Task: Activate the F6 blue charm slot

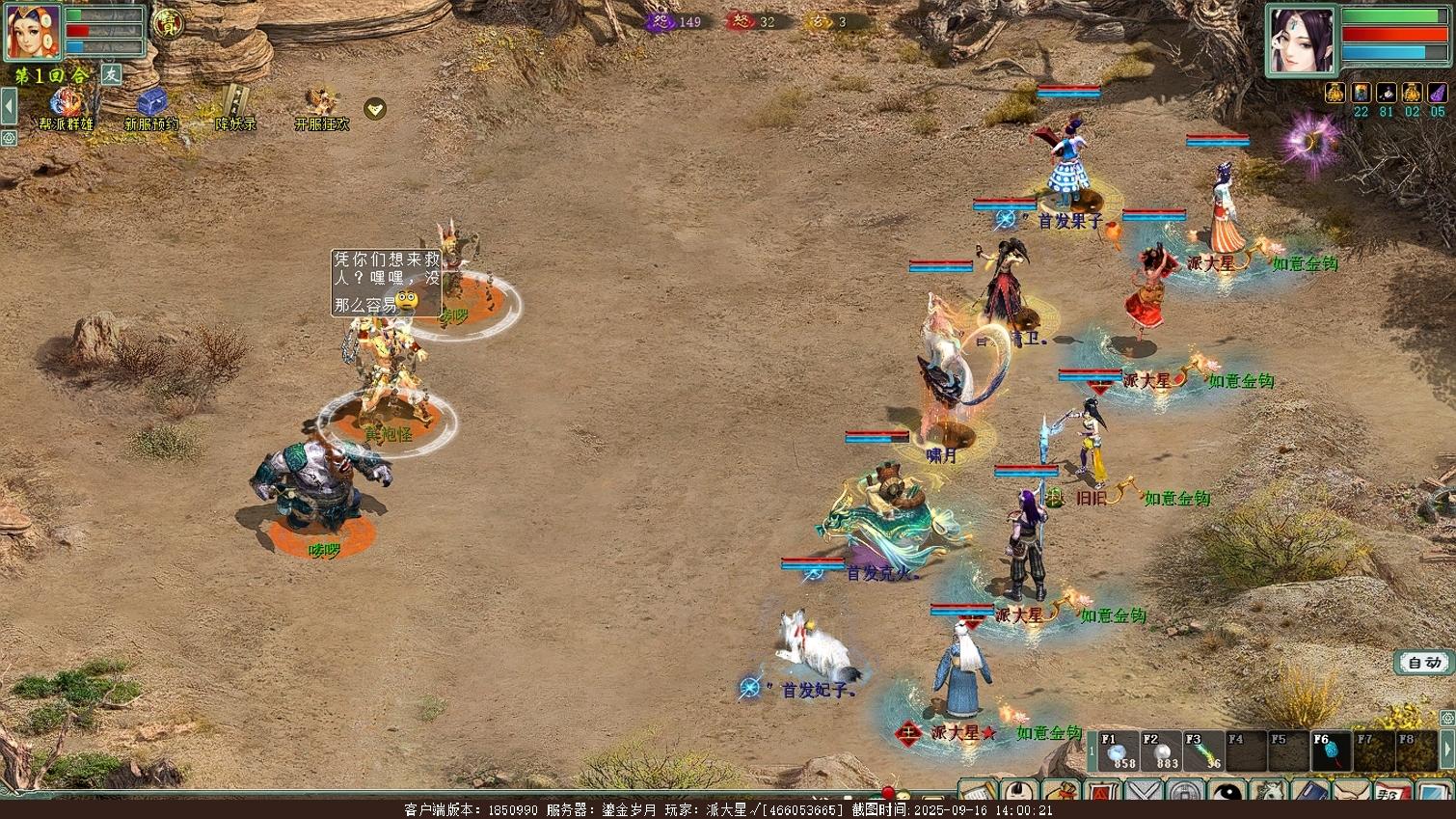Action: click(1330, 751)
